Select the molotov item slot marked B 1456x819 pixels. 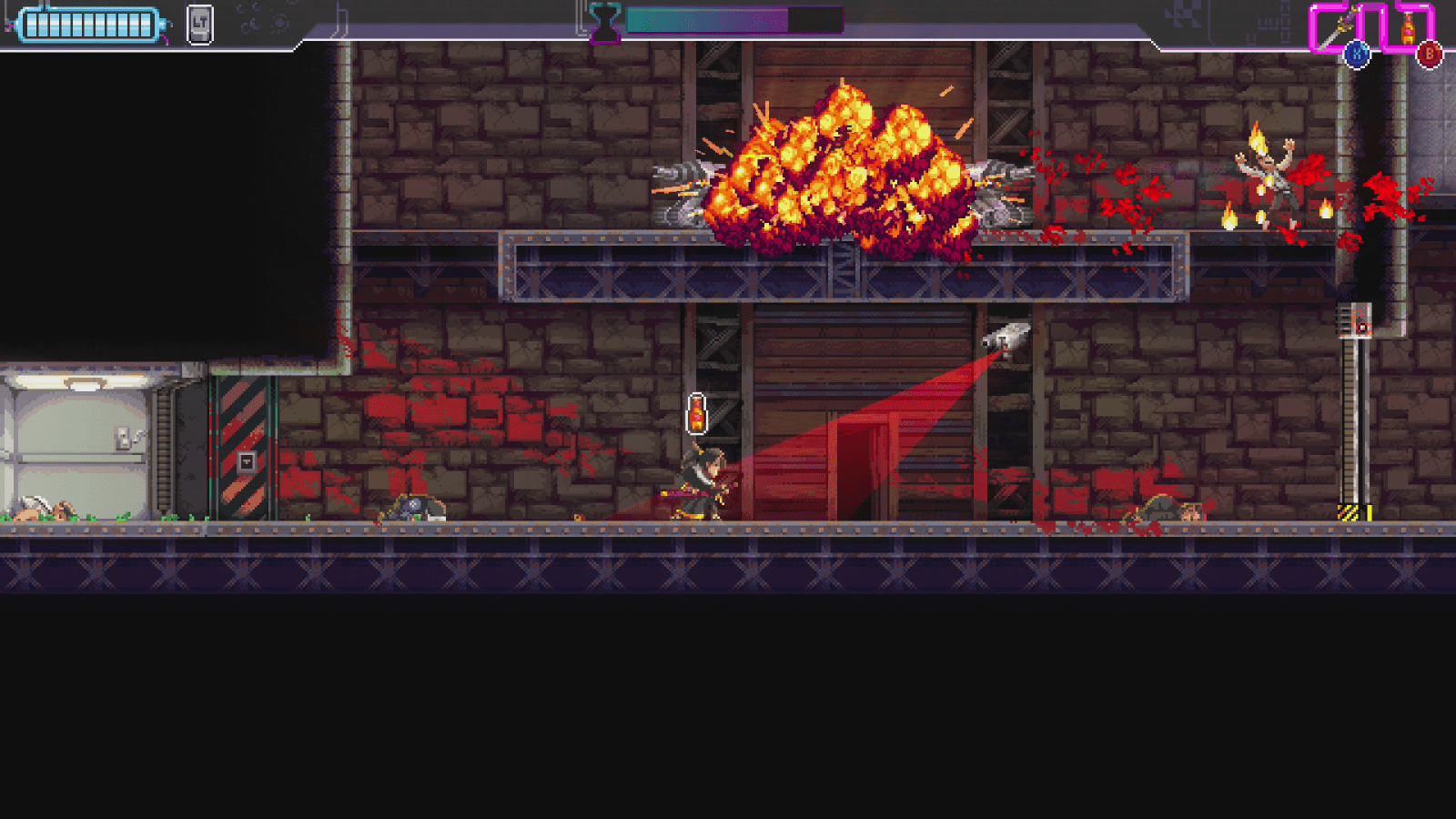(1409, 25)
